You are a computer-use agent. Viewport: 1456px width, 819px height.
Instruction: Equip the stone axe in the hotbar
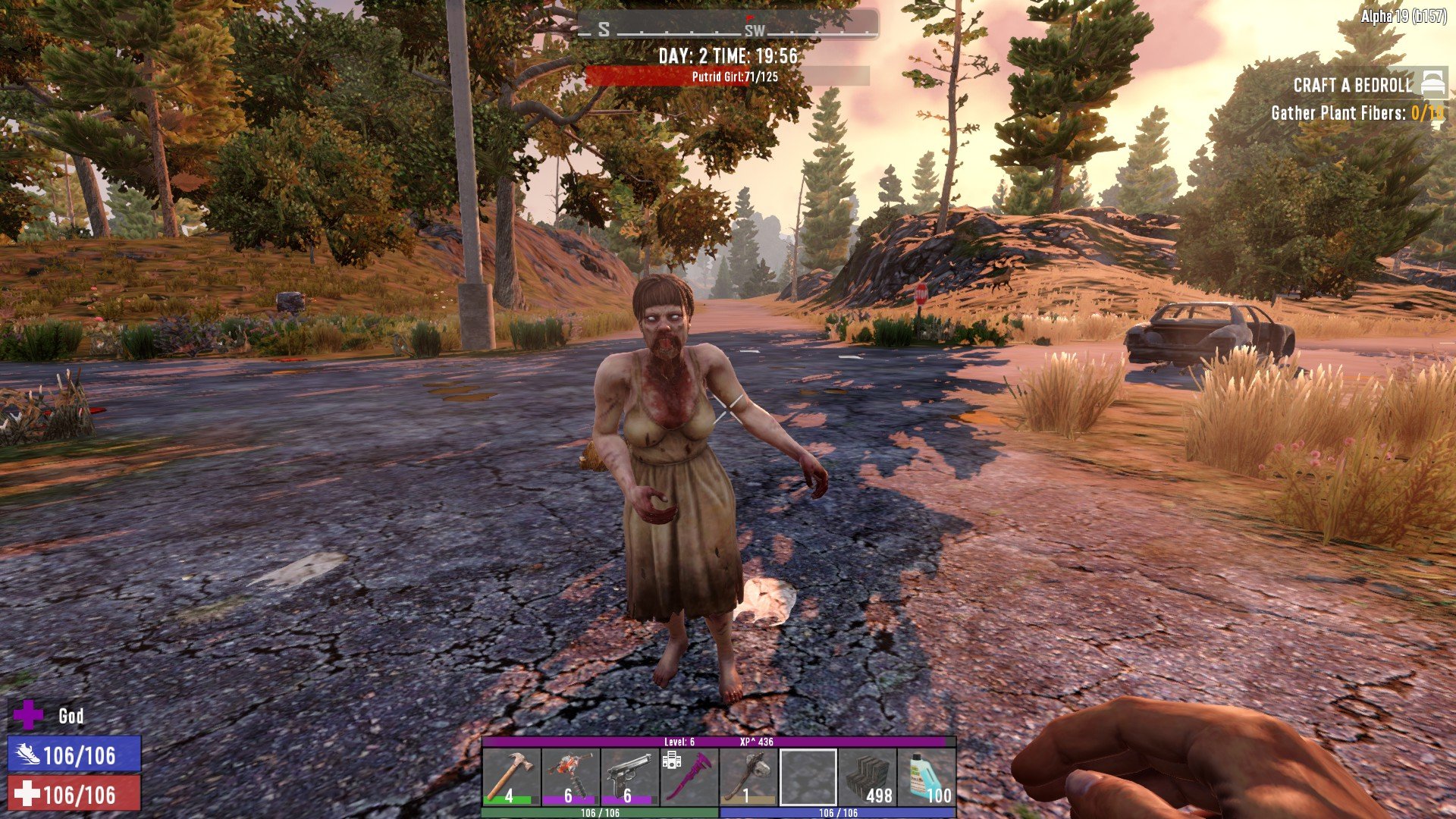748,777
